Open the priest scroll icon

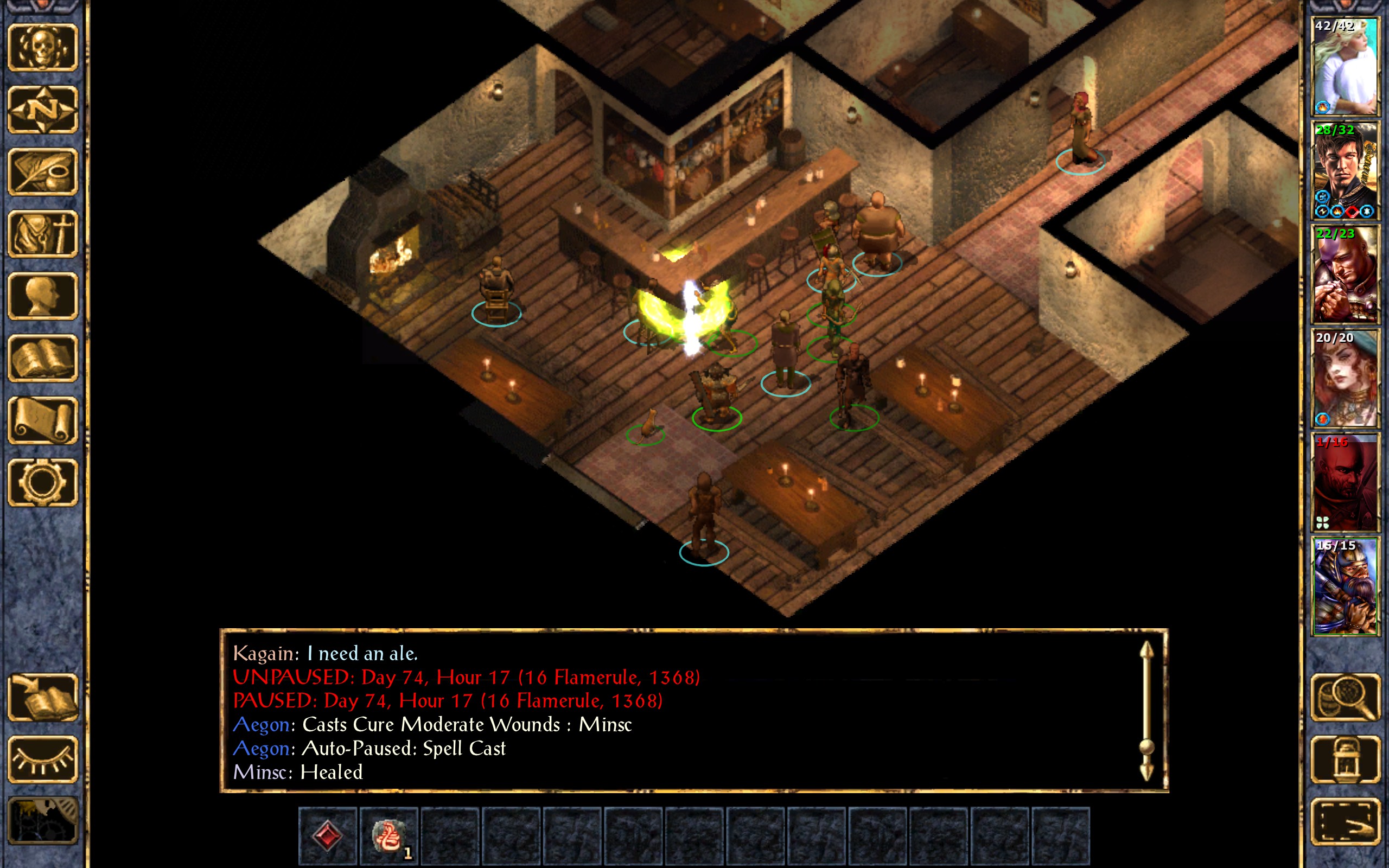tap(42, 420)
